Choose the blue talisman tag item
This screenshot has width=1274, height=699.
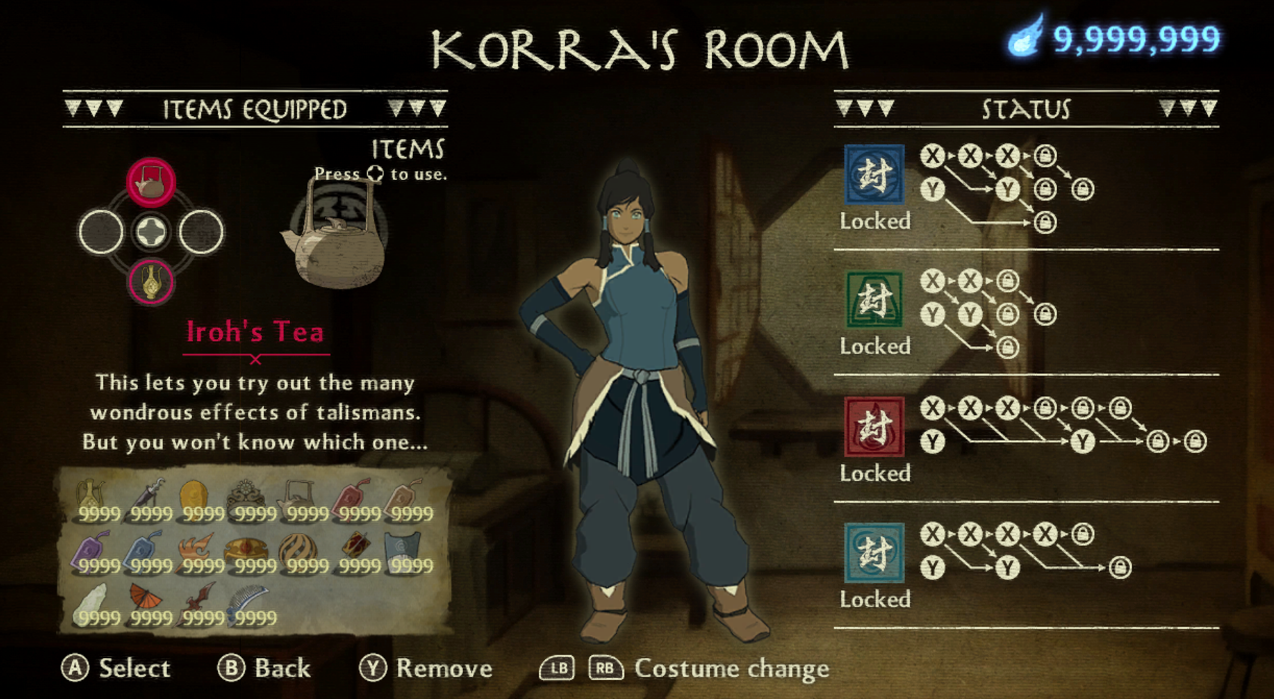pos(144,551)
